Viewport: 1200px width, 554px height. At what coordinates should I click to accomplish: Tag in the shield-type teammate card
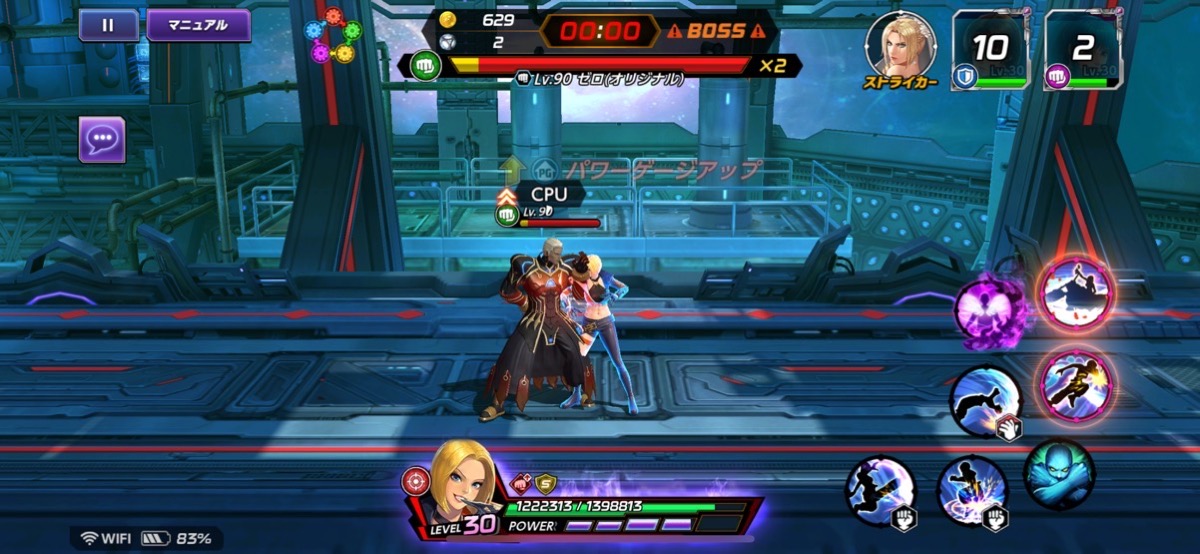(x=988, y=50)
